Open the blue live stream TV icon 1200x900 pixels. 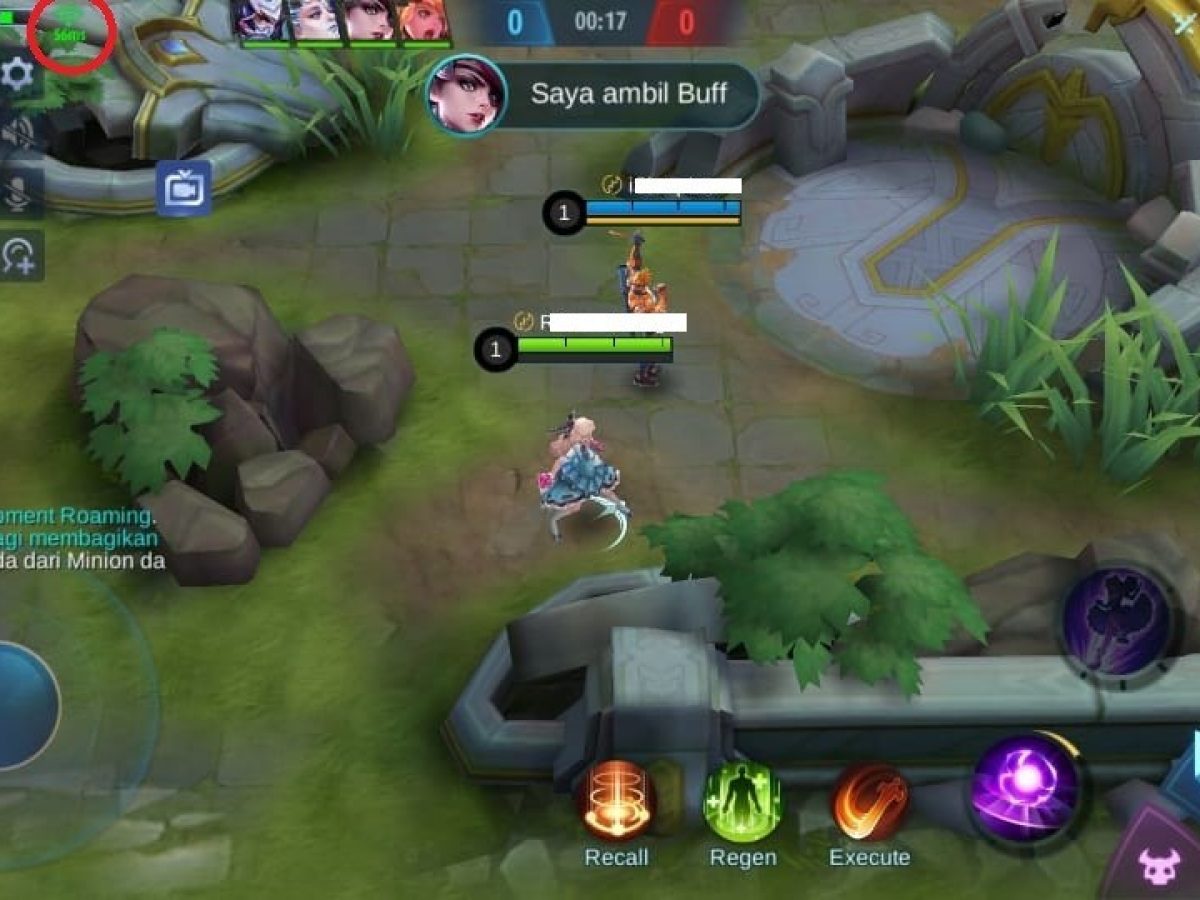(183, 188)
